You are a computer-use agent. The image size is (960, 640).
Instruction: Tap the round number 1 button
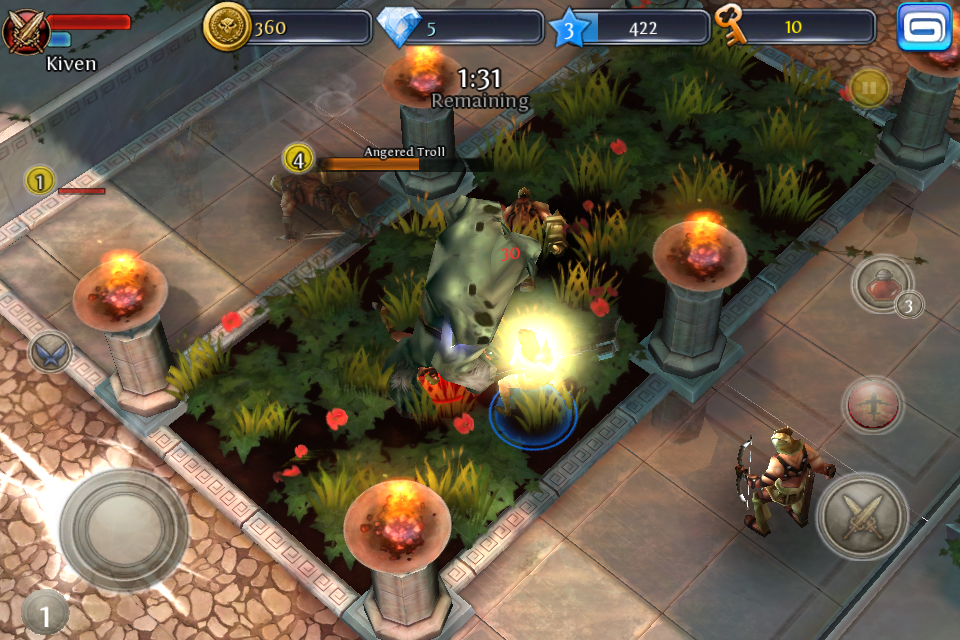43,612
